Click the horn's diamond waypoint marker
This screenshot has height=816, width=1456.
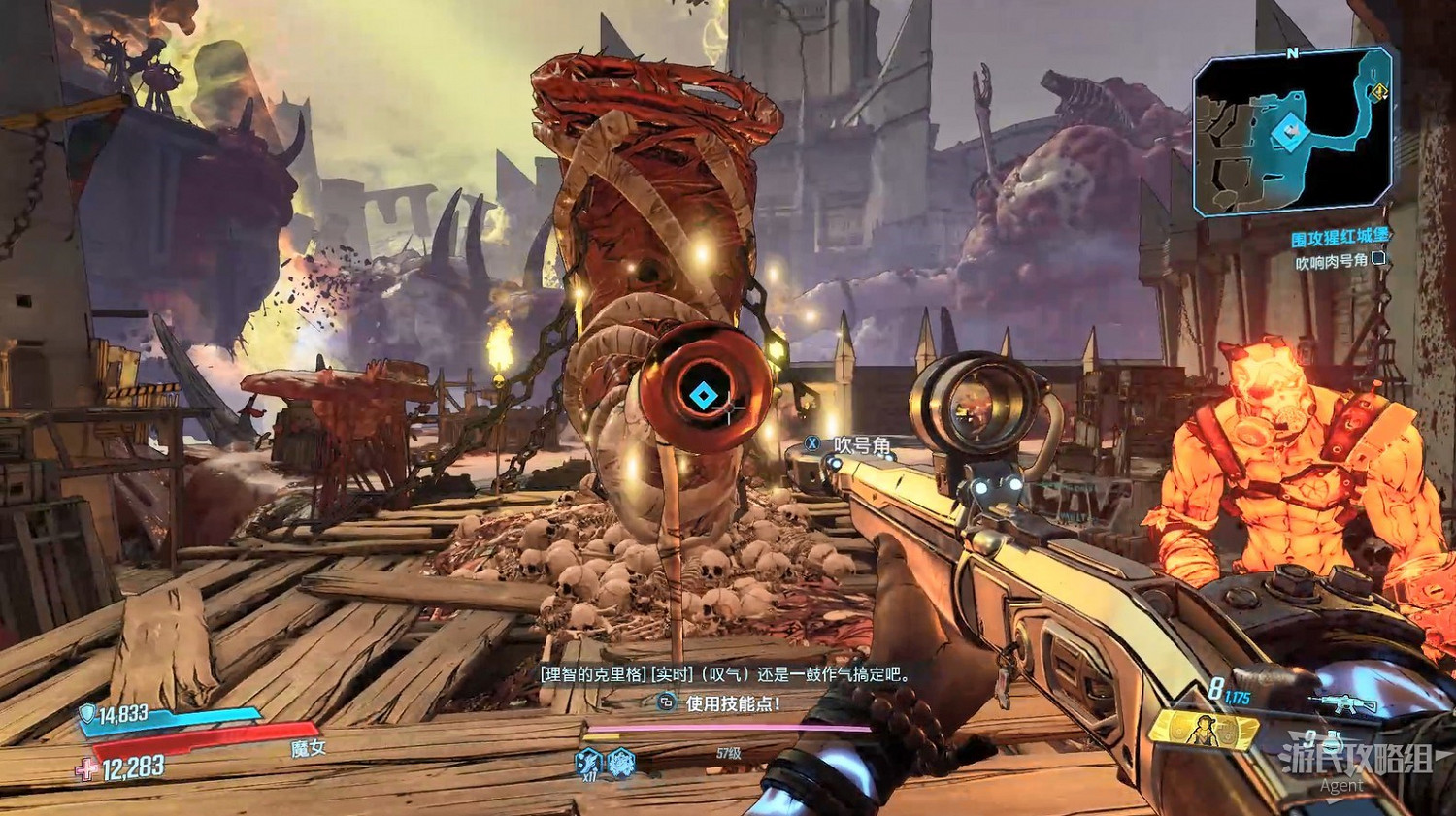[x=701, y=395]
